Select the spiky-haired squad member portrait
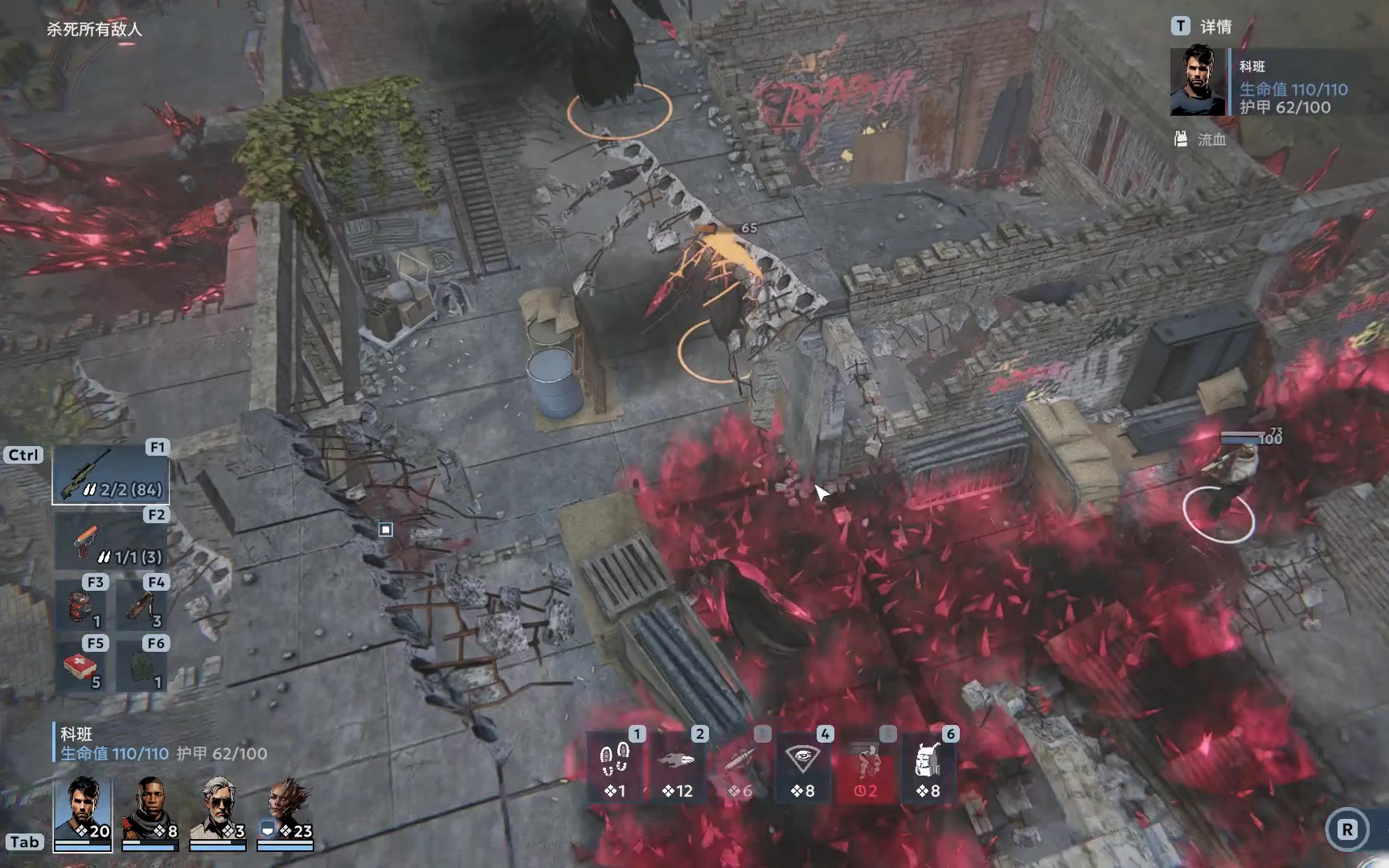 [285, 809]
